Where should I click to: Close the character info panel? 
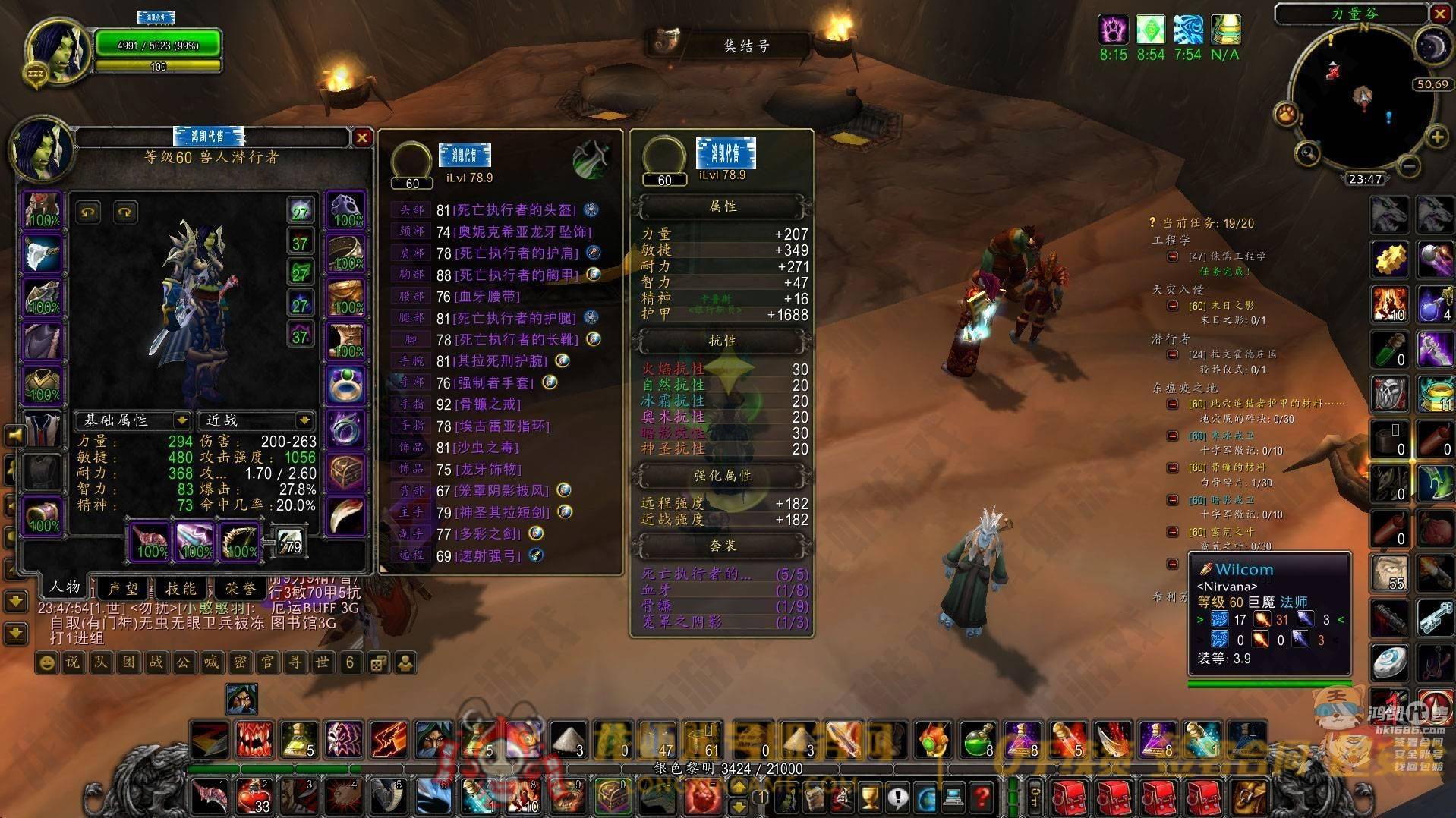tap(362, 137)
